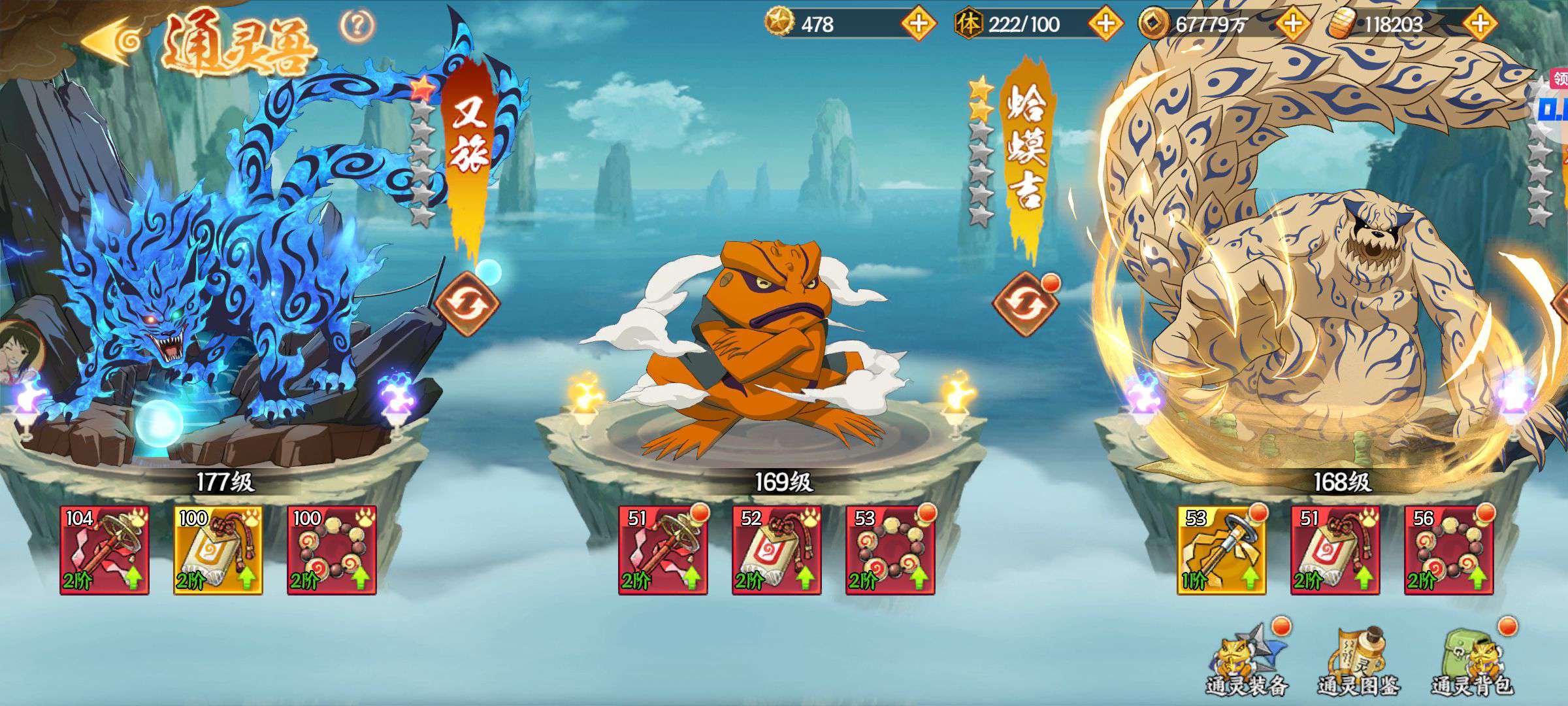Screen dimensions: 1568x706
Task: Select the level 100 prayer beads slot
Action: coord(332,550)
